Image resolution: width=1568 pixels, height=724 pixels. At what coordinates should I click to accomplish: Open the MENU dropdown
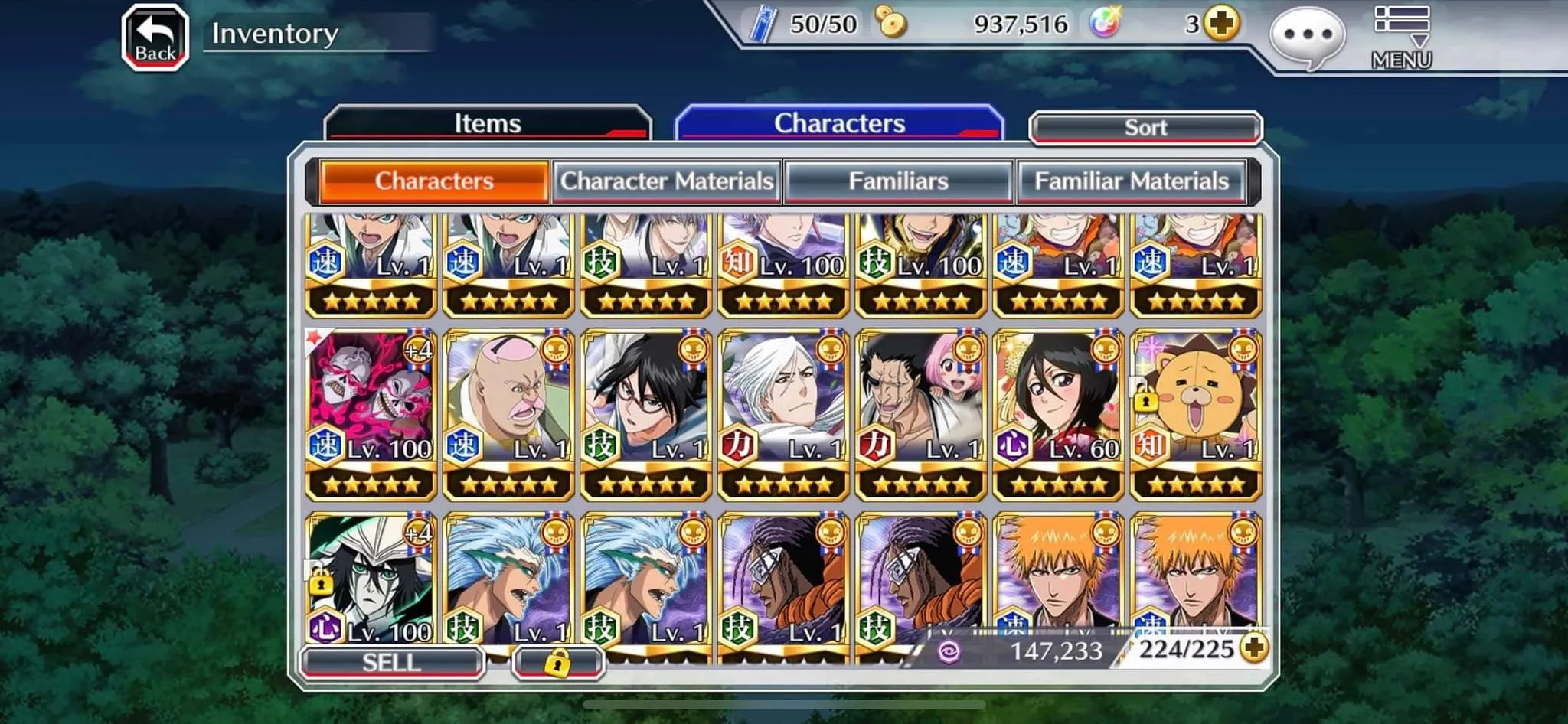point(1401,38)
